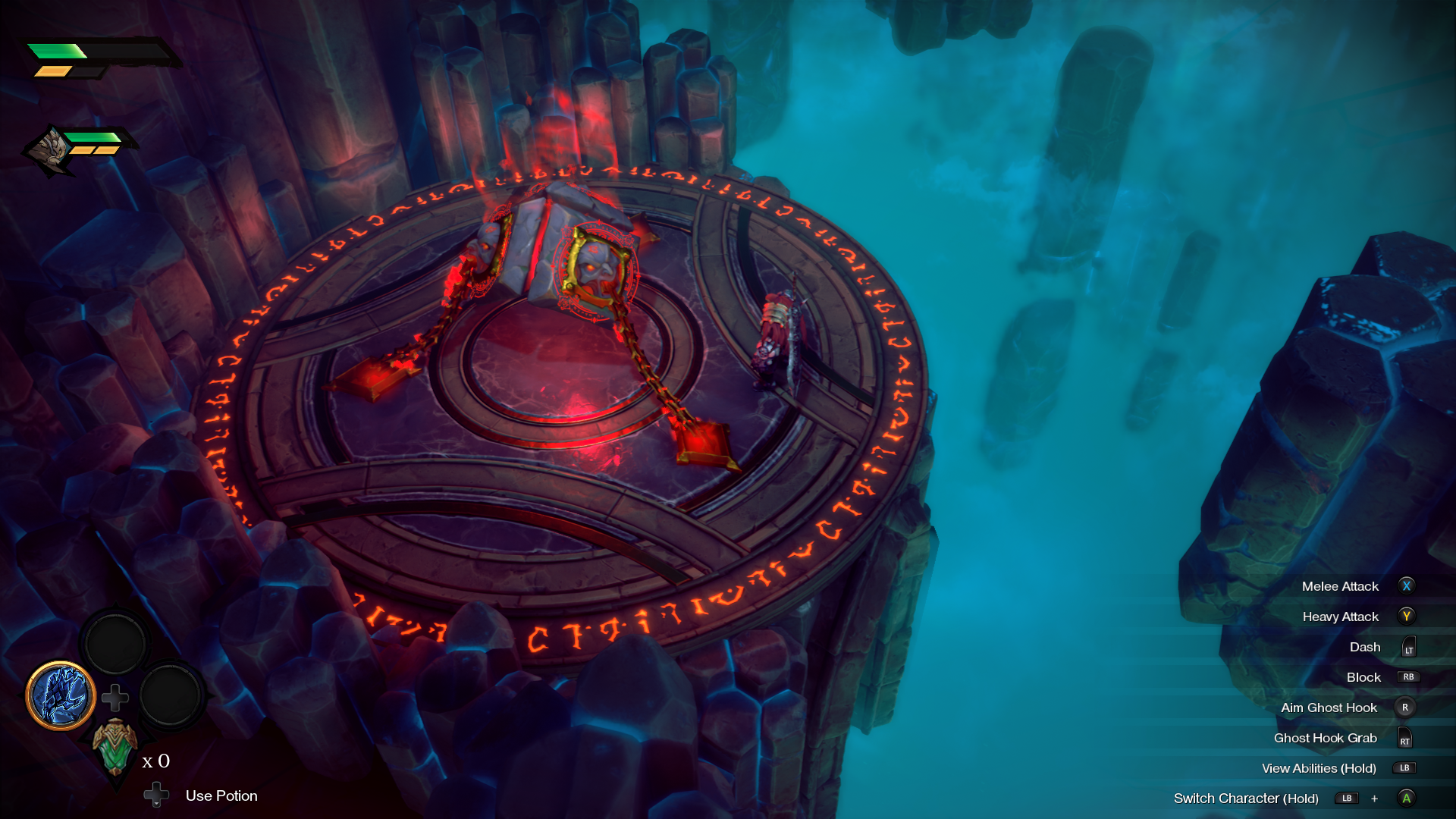
Task: Click the LT button icon for Dash
Action: click(1408, 647)
